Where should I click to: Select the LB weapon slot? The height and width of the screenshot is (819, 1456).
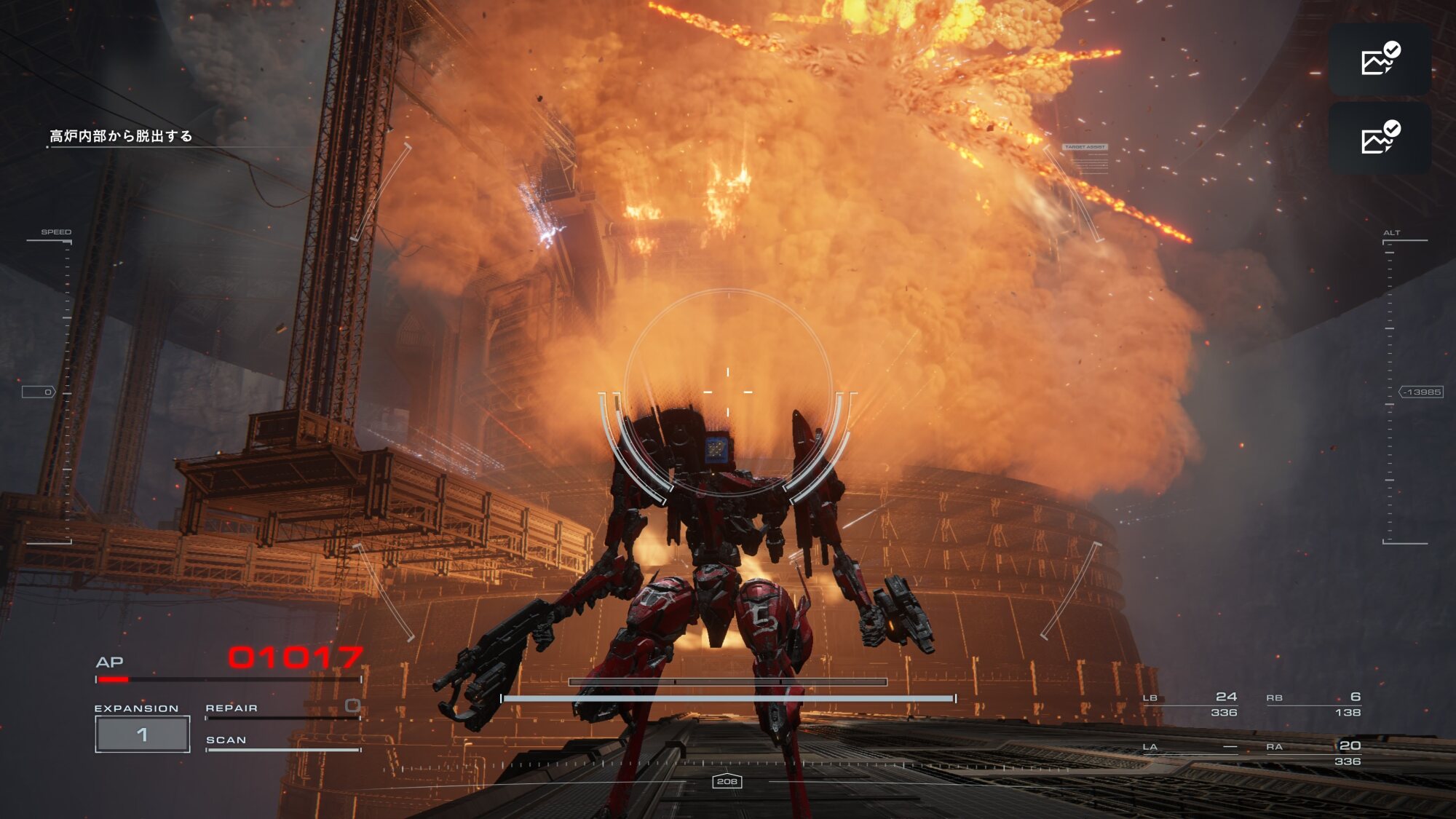(1190, 704)
